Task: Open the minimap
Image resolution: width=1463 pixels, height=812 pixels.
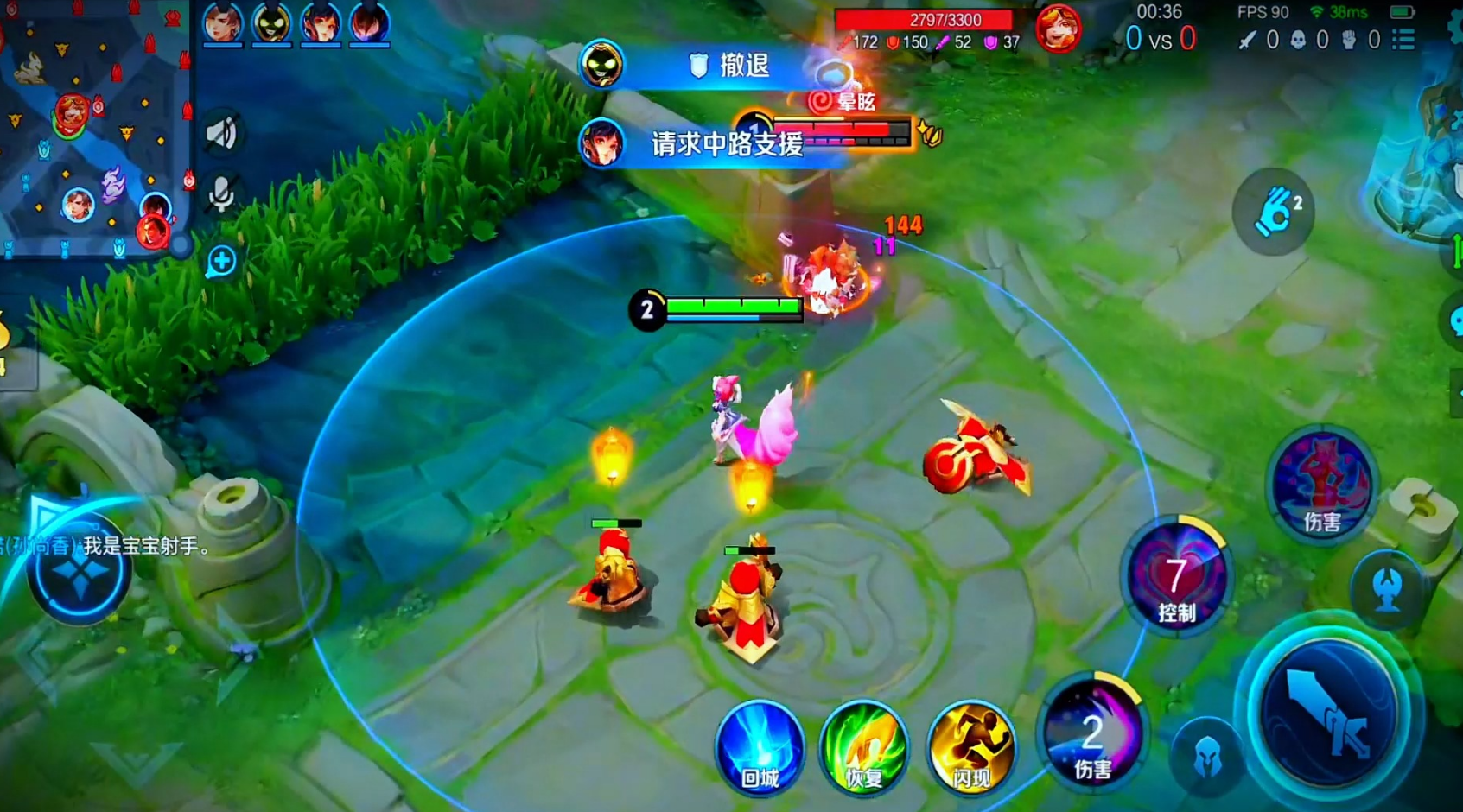Action: pyautogui.click(x=93, y=128)
